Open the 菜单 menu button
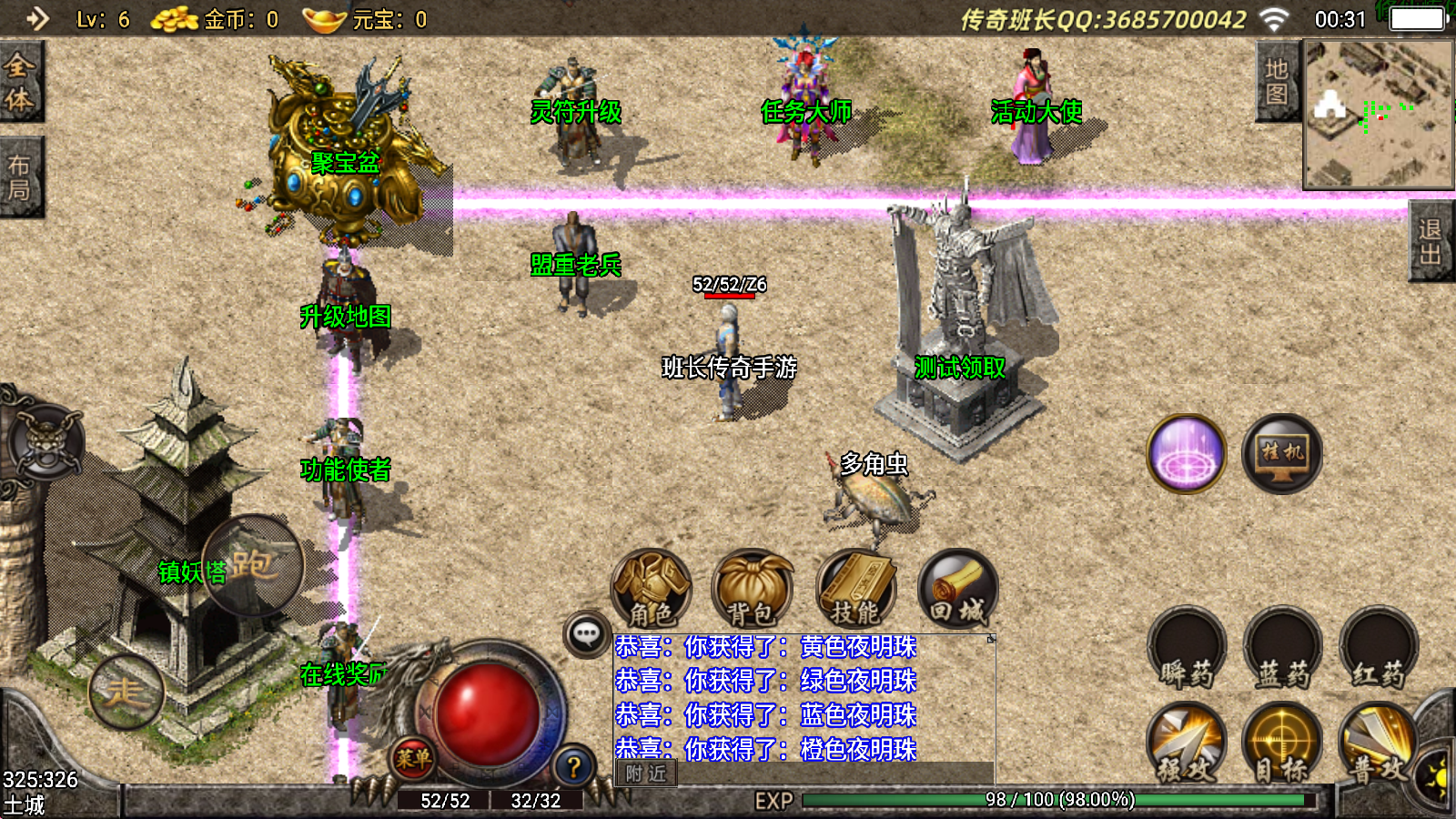The height and width of the screenshot is (819, 1456). [412, 758]
